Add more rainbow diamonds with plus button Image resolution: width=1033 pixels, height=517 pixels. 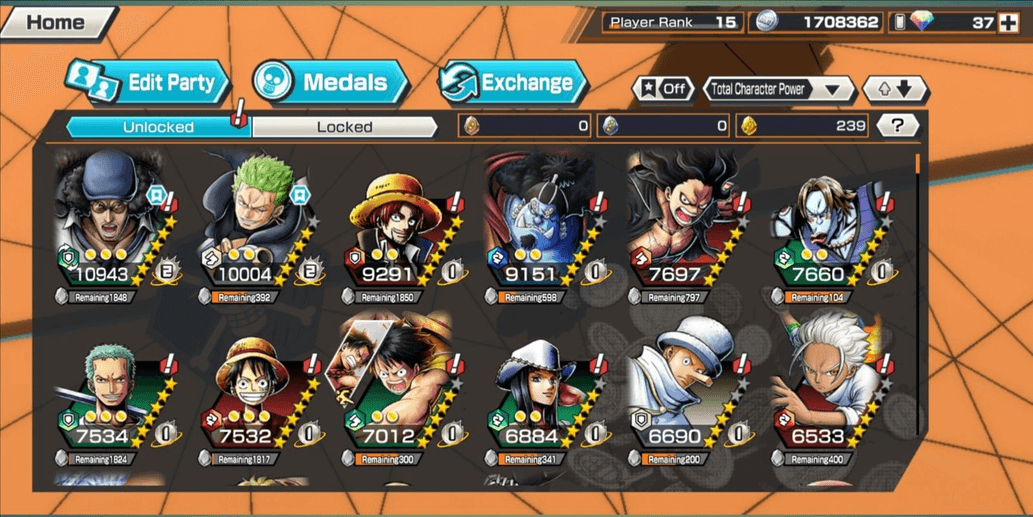(1008, 22)
